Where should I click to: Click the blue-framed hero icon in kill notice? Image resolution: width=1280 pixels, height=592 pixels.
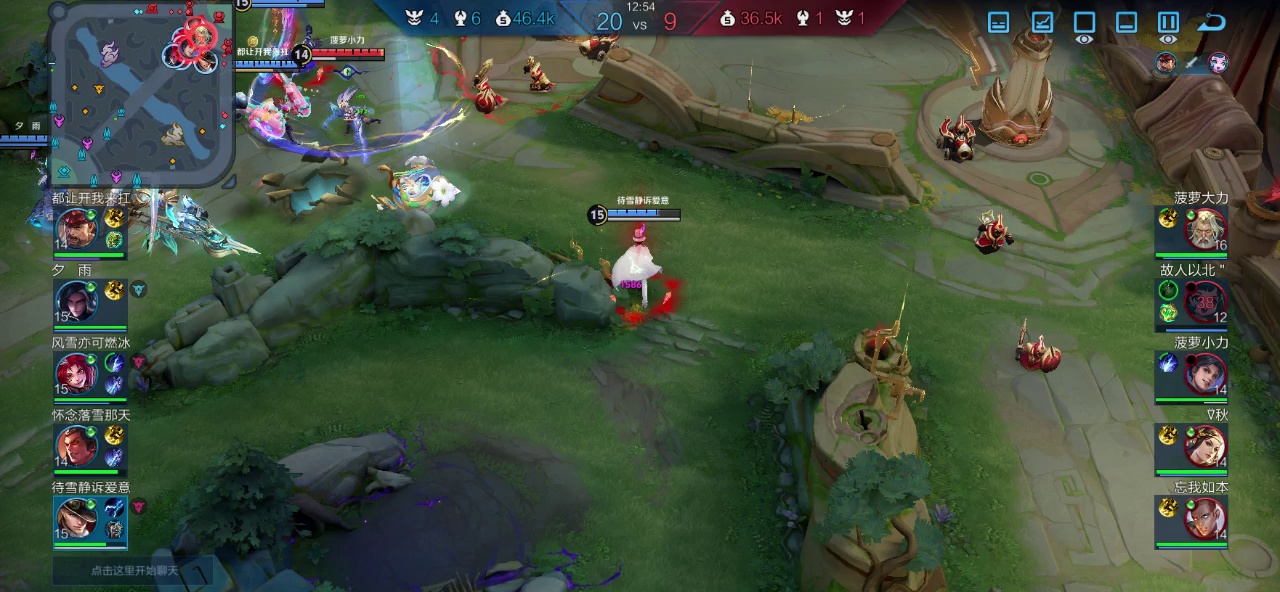tap(1166, 63)
